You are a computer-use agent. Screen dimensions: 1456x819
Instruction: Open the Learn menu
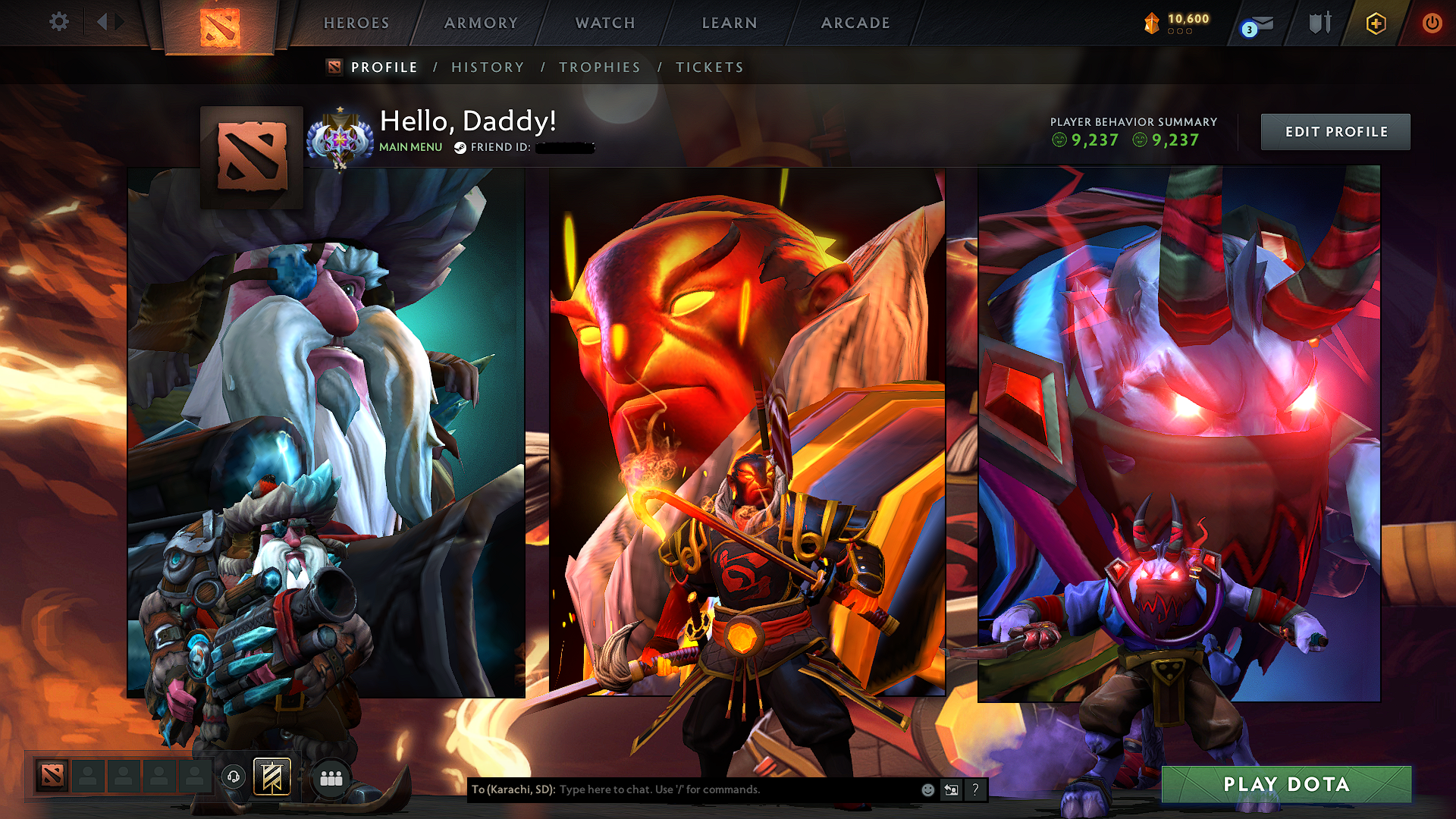click(x=730, y=23)
